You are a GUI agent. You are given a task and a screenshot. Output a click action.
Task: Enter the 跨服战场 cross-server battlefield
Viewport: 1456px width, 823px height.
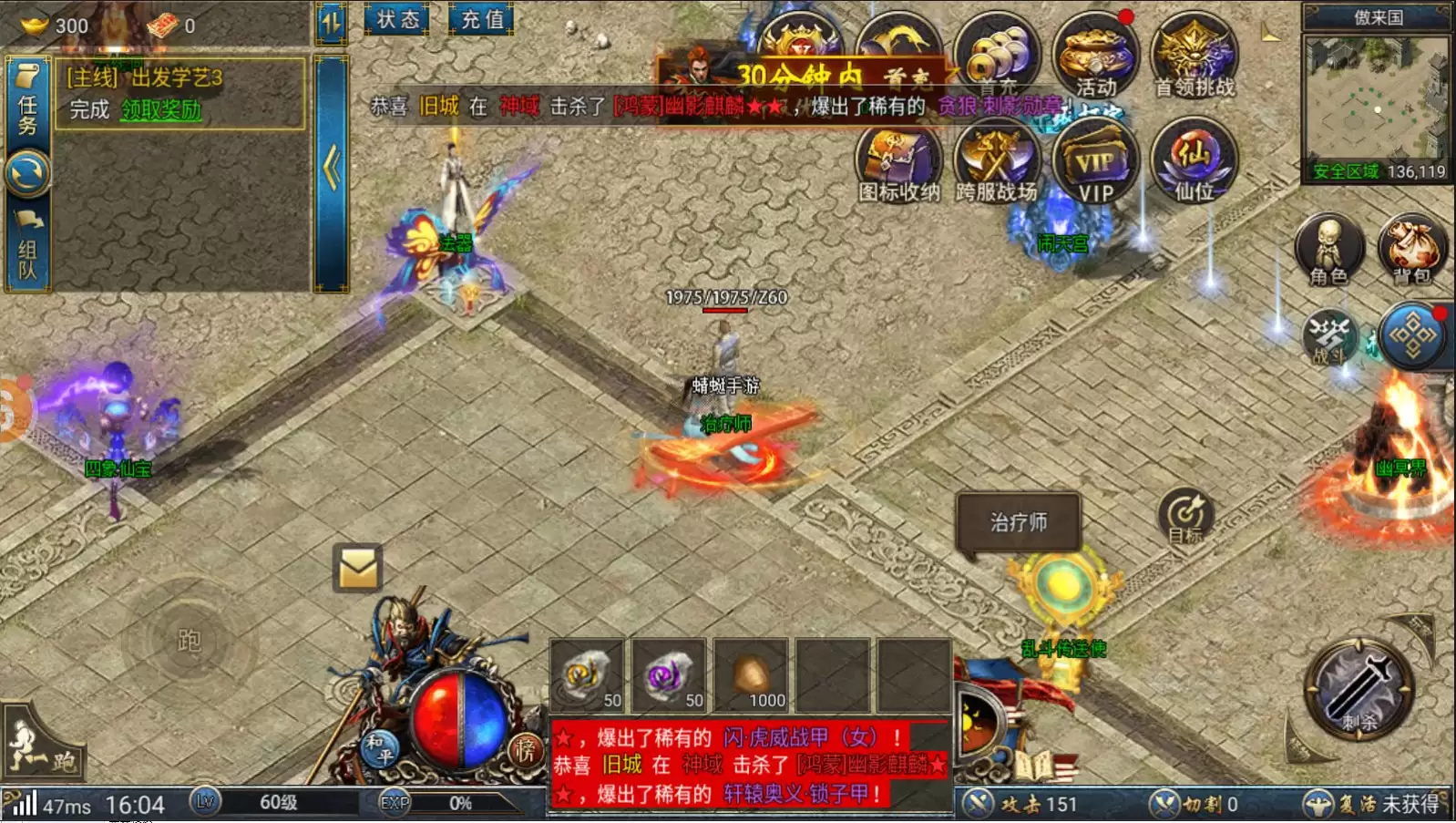pos(996,162)
